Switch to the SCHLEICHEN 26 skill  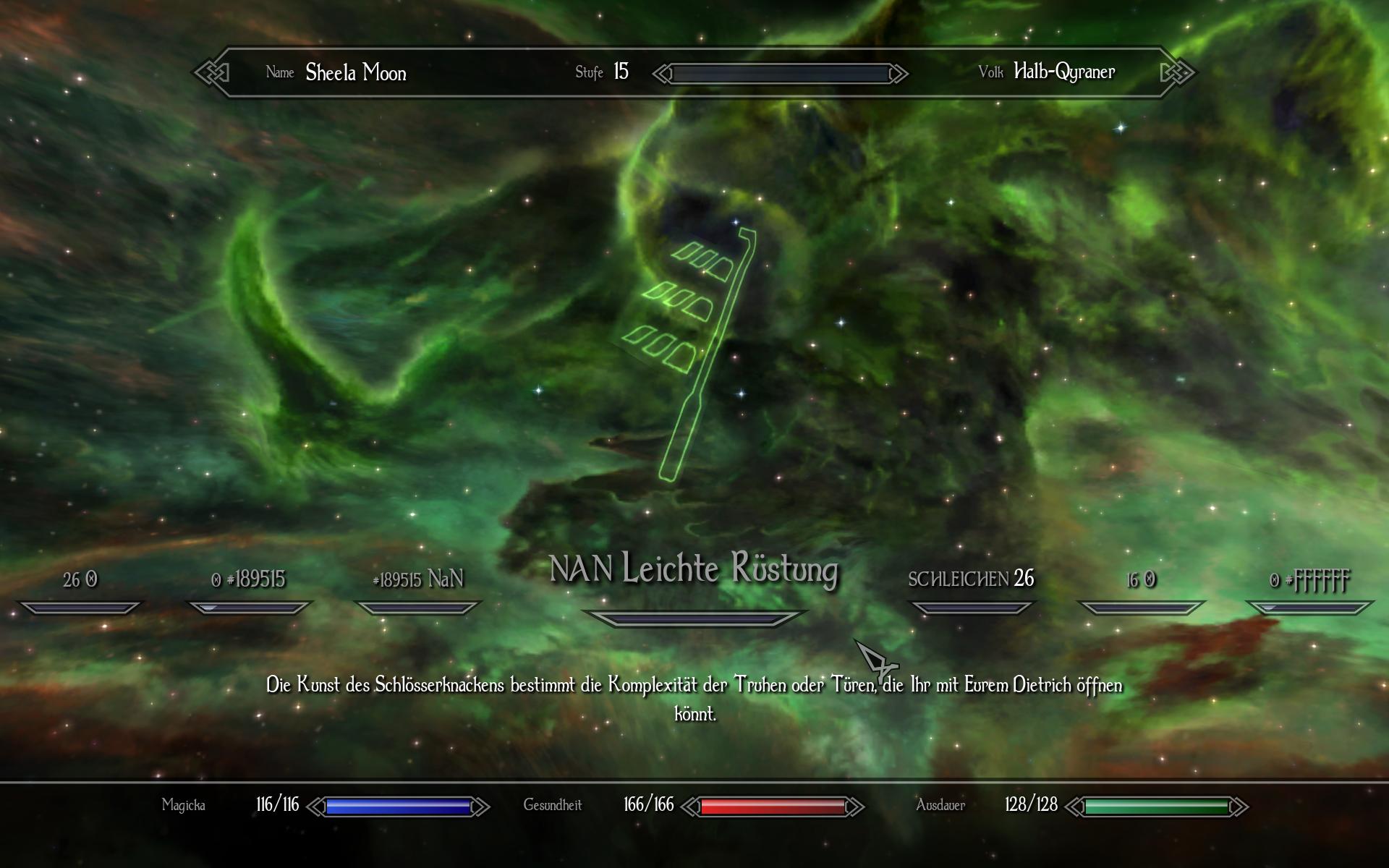coord(971,579)
